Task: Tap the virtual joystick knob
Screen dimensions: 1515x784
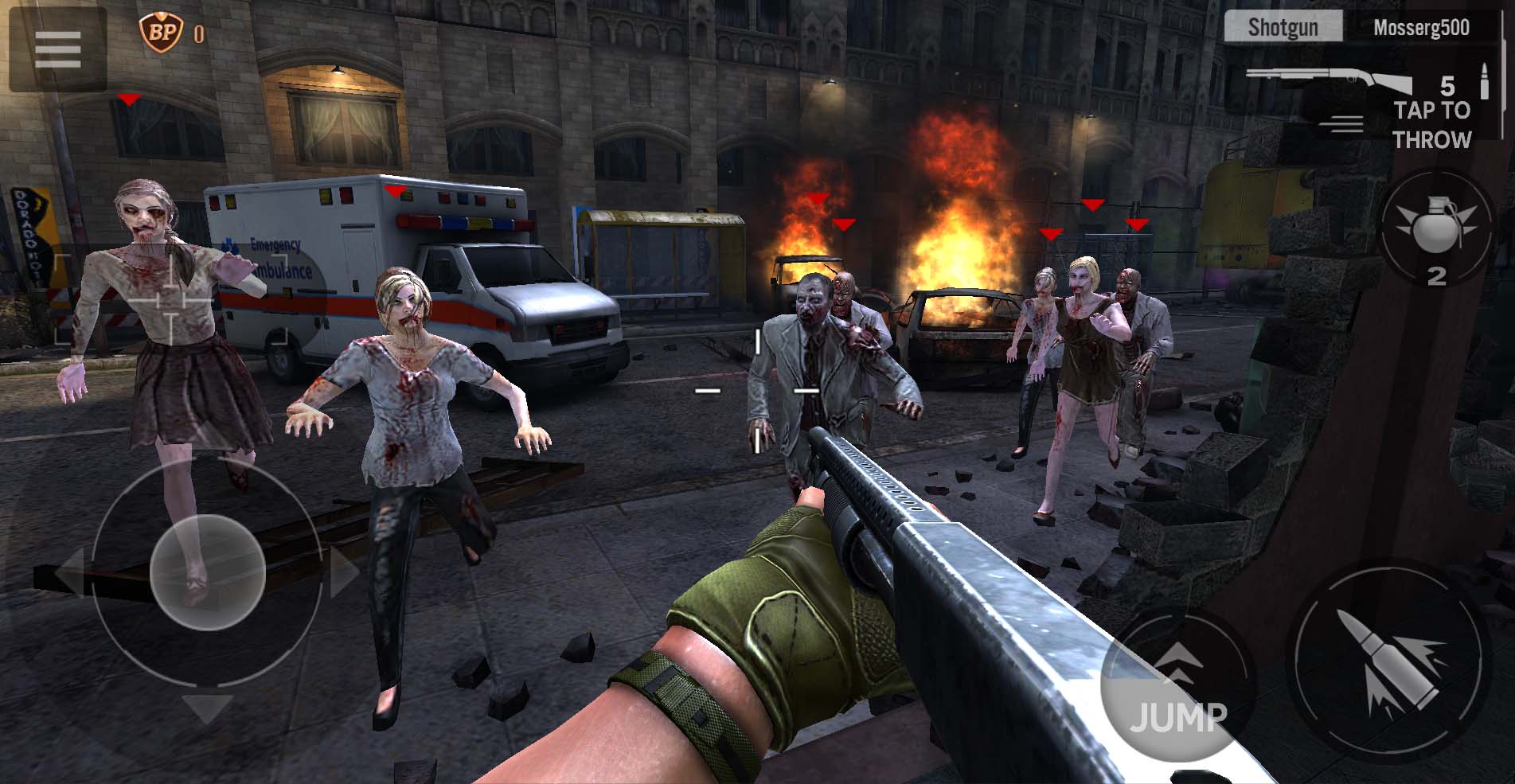Action: click(x=207, y=571)
